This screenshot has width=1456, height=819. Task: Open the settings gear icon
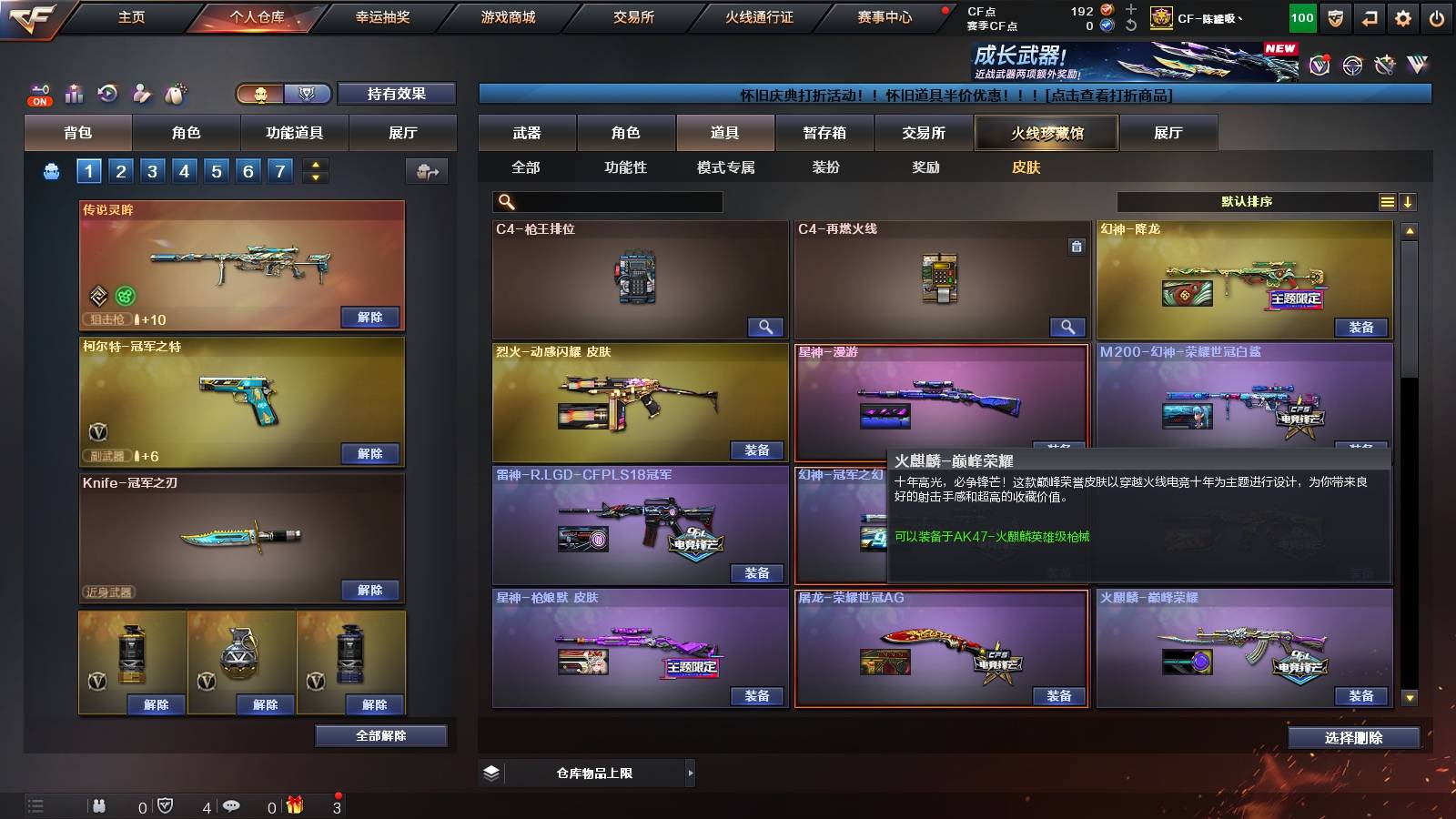pyautogui.click(x=1401, y=17)
